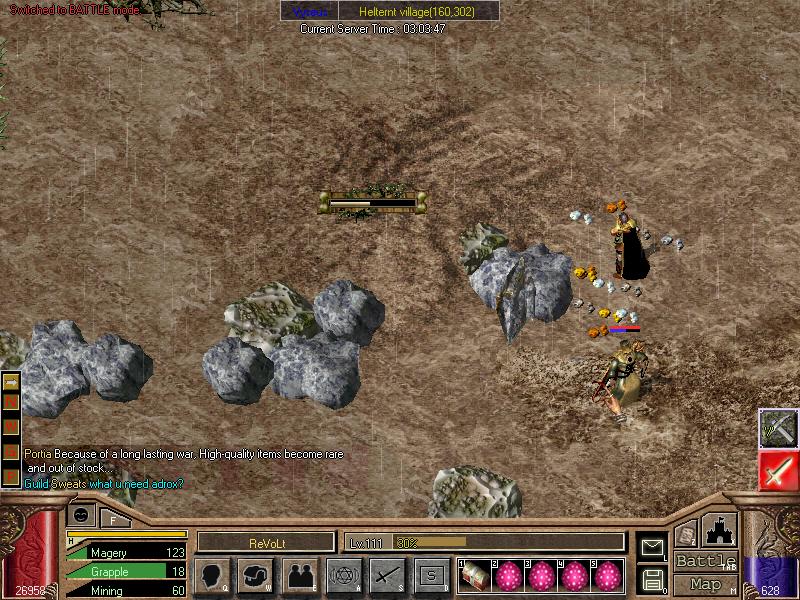Open the head silhouette character button
The width and height of the screenshot is (800, 600).
pos(213,575)
